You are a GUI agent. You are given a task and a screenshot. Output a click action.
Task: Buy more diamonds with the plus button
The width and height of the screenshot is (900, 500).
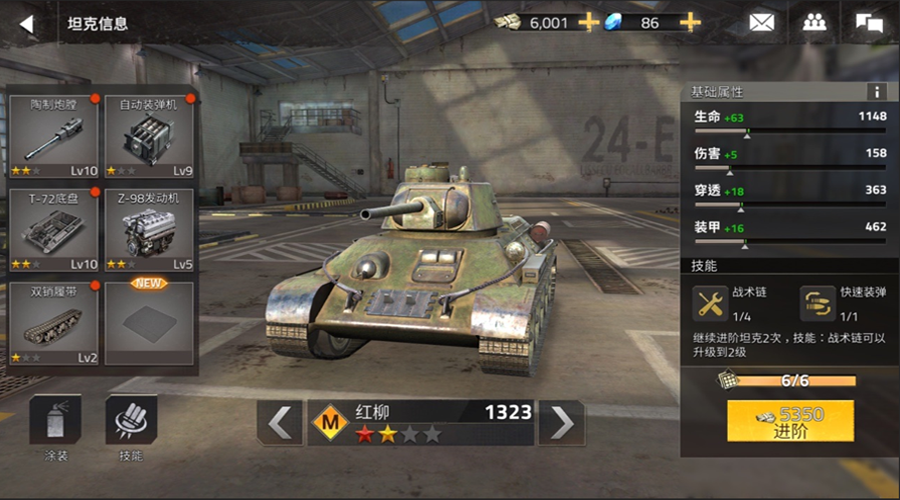pyautogui.click(x=690, y=22)
